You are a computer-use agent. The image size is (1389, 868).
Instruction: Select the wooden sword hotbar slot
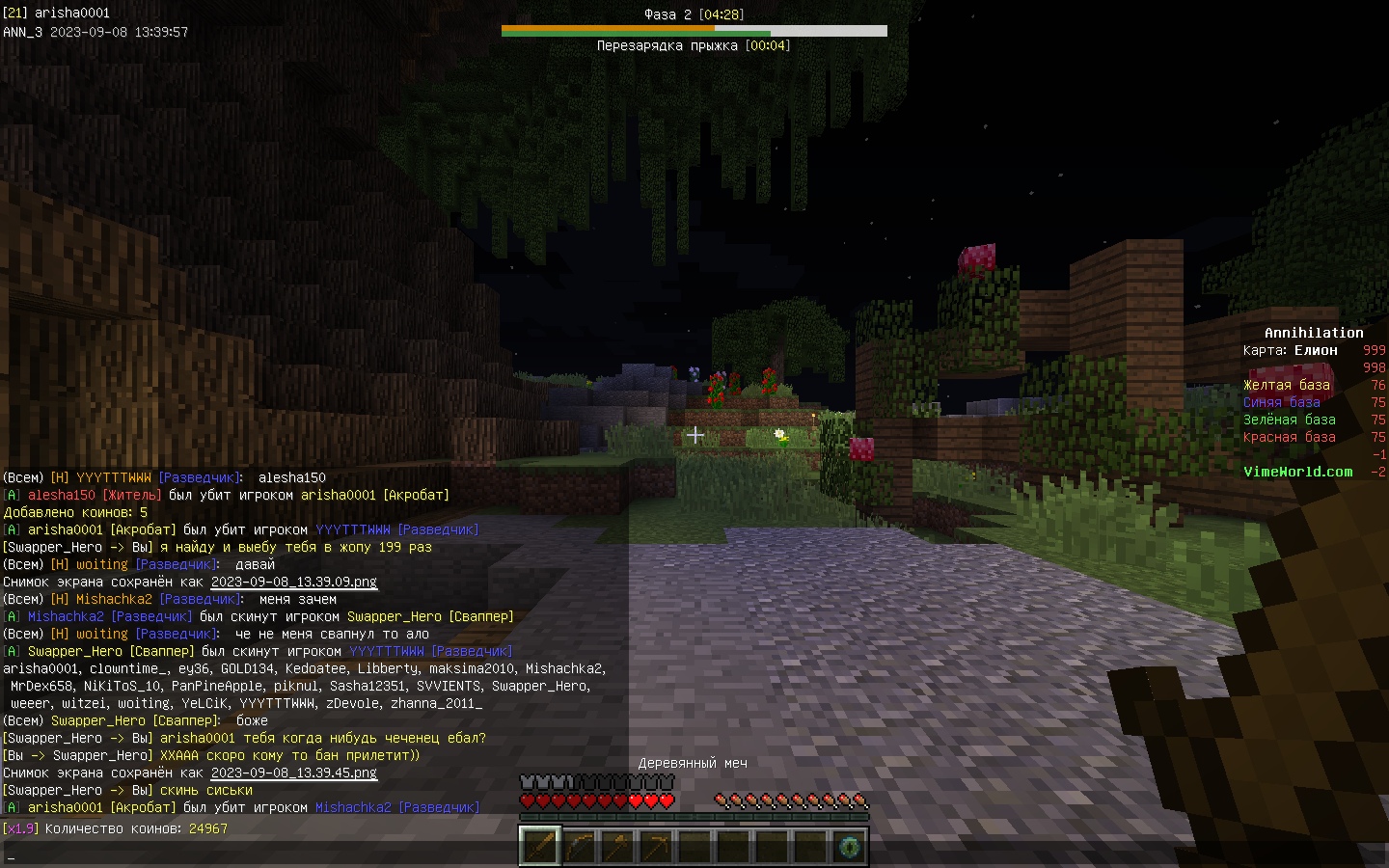tap(540, 847)
